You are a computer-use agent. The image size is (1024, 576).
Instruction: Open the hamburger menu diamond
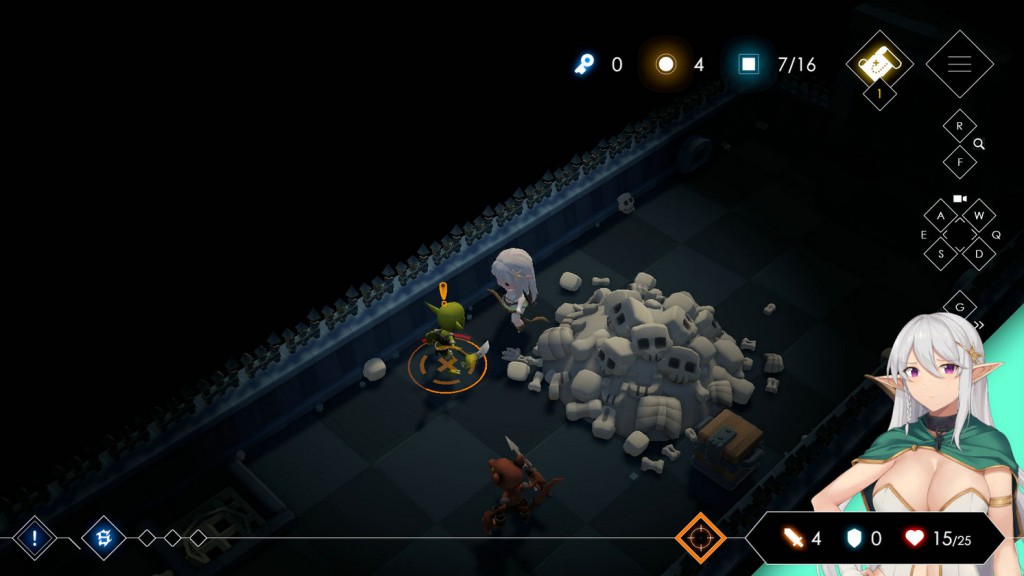click(959, 64)
